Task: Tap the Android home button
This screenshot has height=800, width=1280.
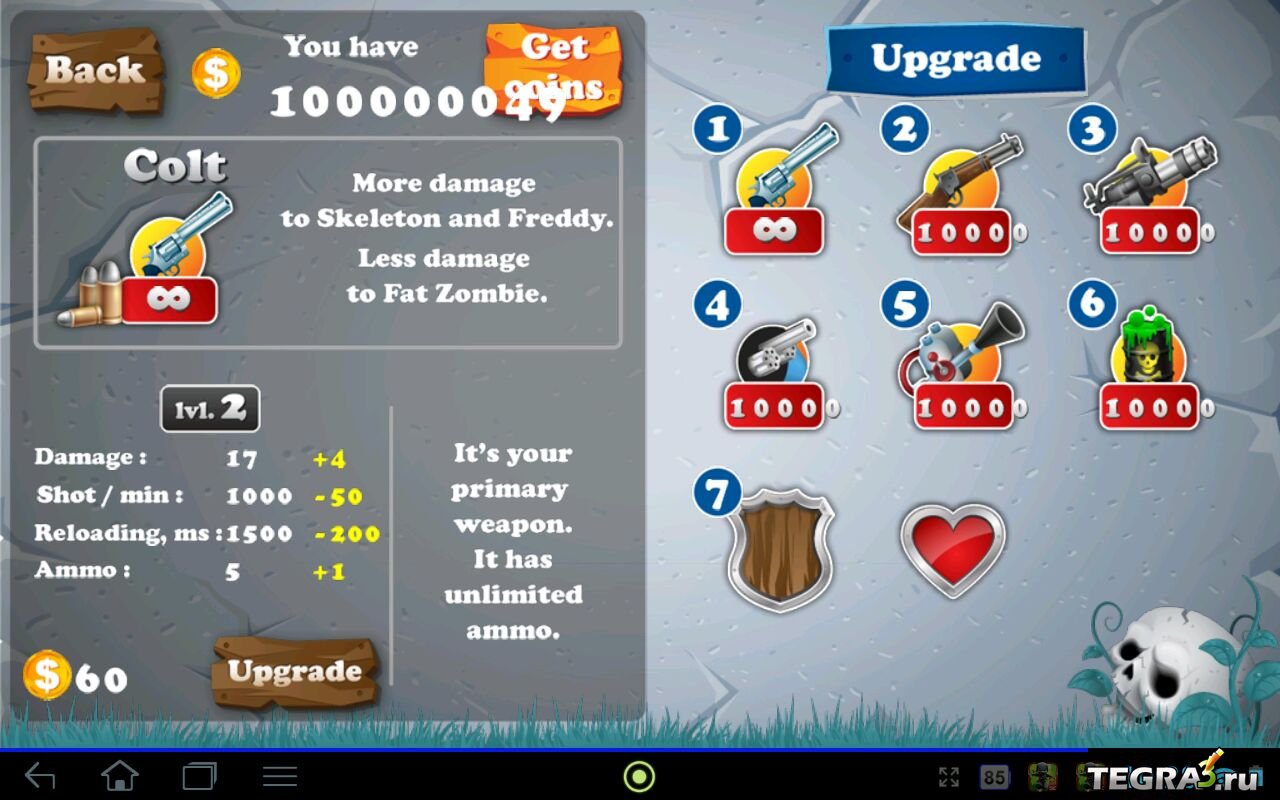Action: (x=120, y=776)
